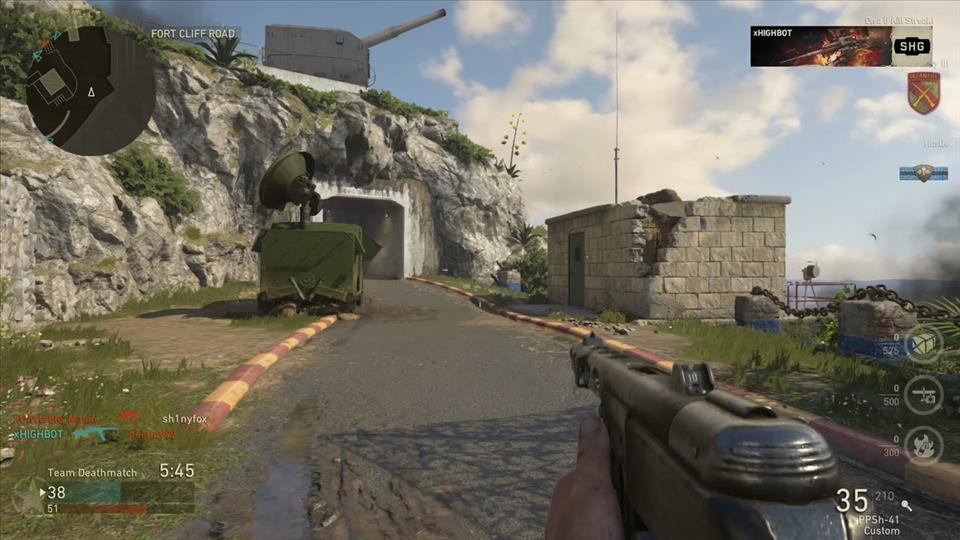
Task: Click the team star faction emblem
Action: coord(28,493)
